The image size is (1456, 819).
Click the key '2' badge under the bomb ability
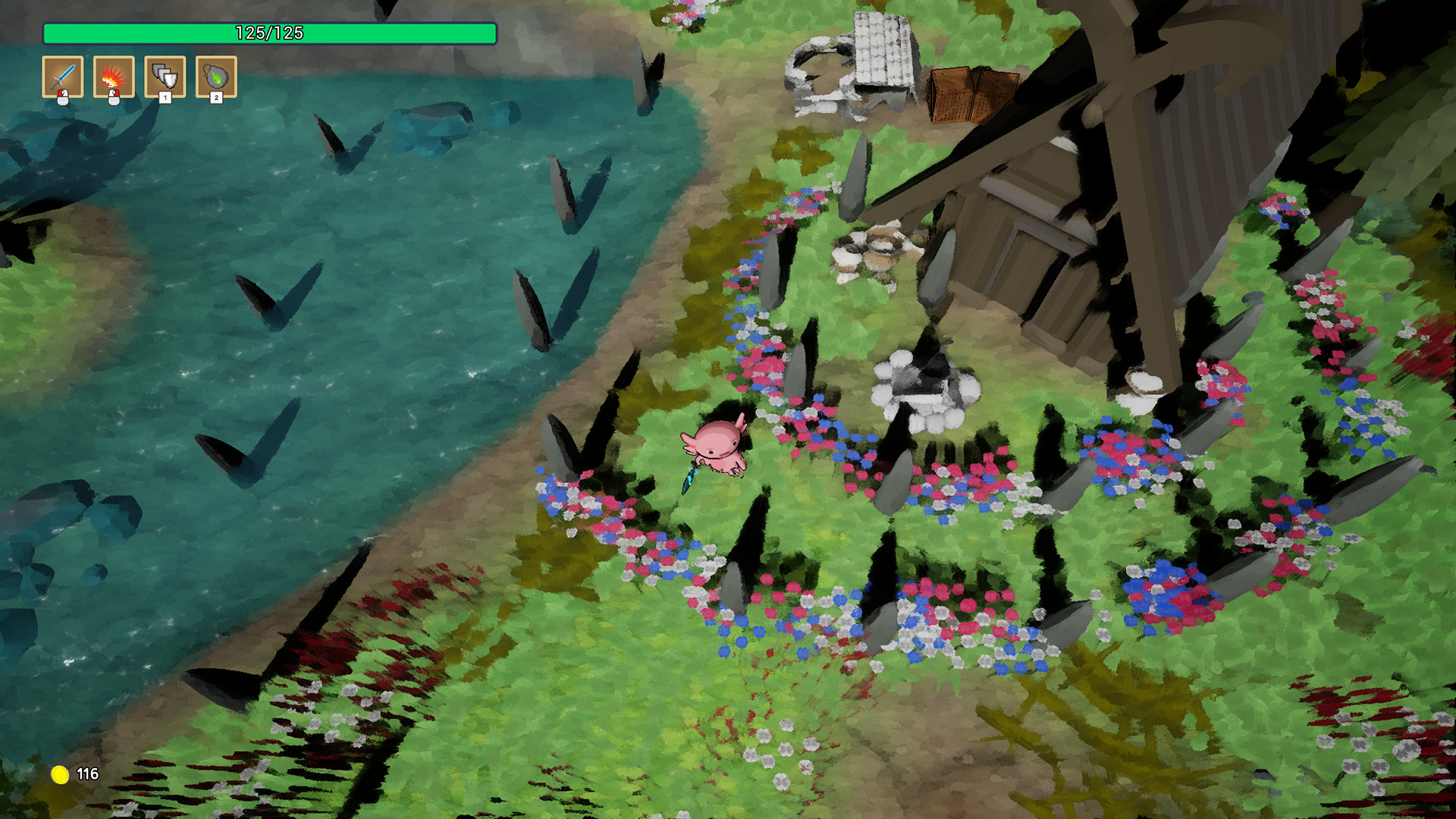coord(216,97)
